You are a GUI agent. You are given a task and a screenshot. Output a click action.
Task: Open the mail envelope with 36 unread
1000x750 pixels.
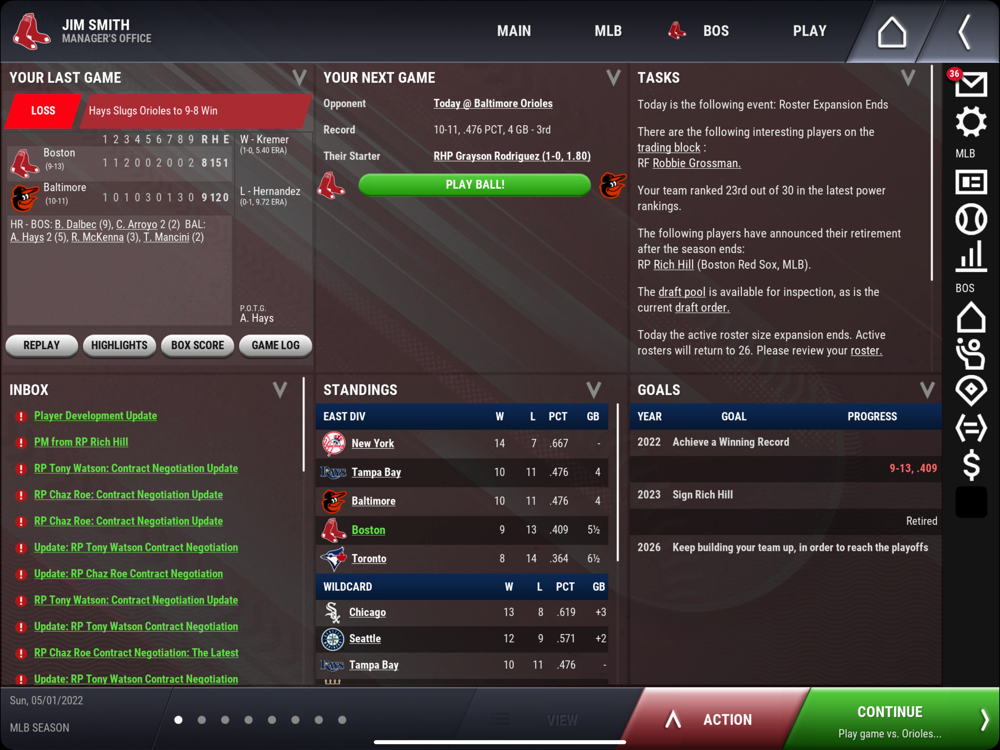pos(970,85)
